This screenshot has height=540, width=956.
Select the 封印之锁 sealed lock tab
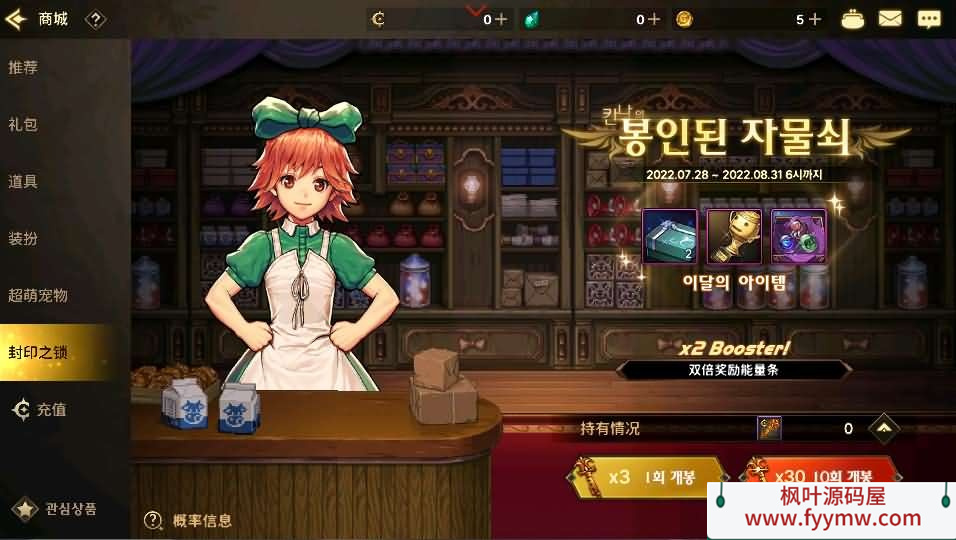pyautogui.click(x=38, y=353)
